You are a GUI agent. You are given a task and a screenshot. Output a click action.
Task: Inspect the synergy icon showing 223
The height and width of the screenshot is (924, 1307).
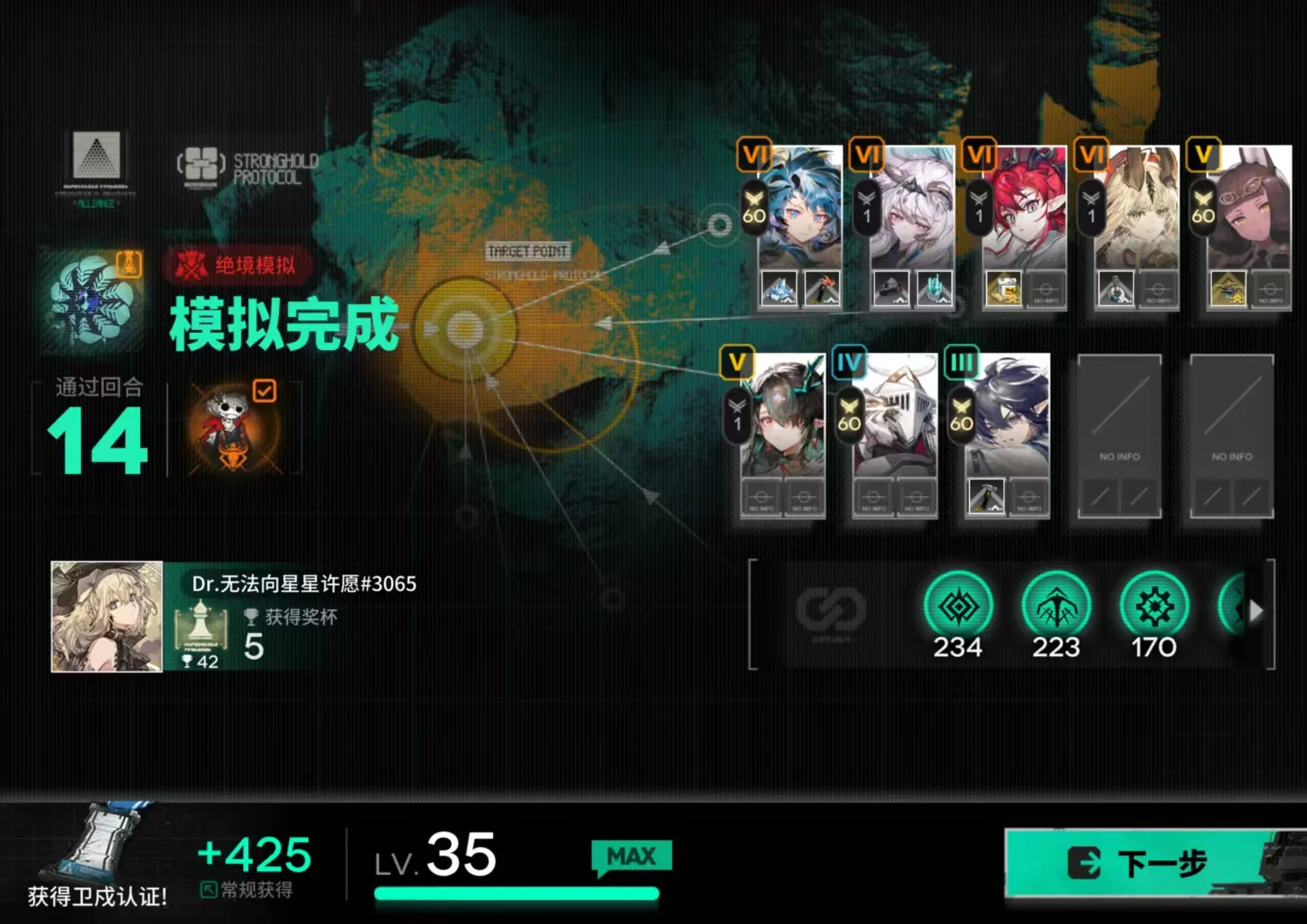1056,607
